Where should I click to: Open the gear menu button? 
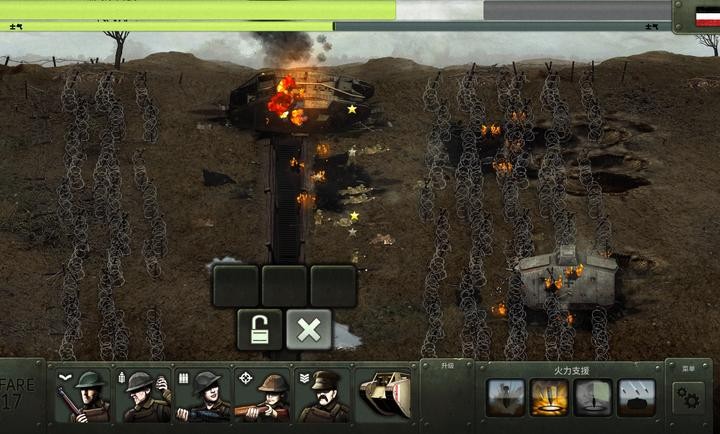coord(688,398)
